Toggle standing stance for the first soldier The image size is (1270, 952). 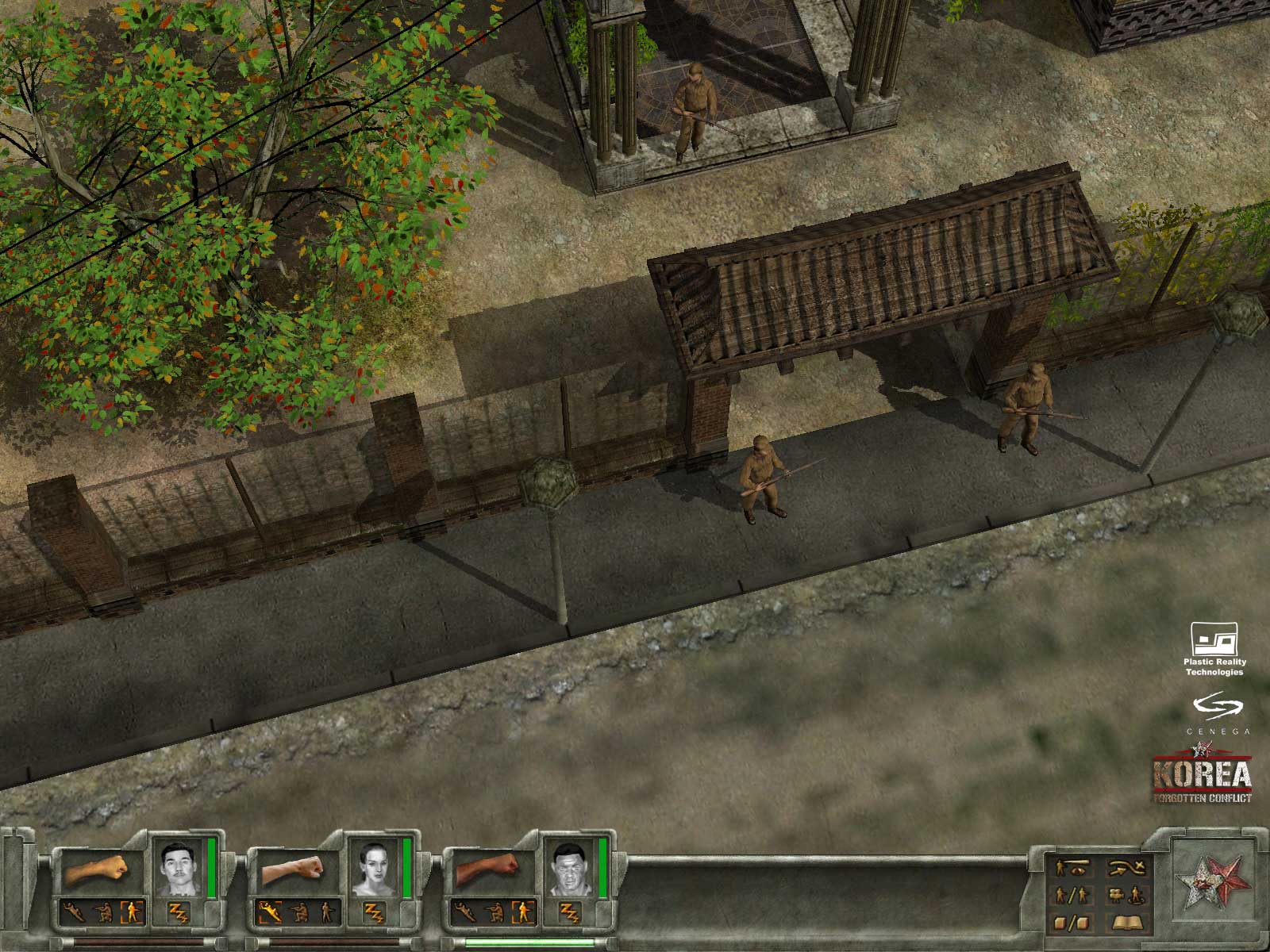pyautogui.click(x=133, y=912)
